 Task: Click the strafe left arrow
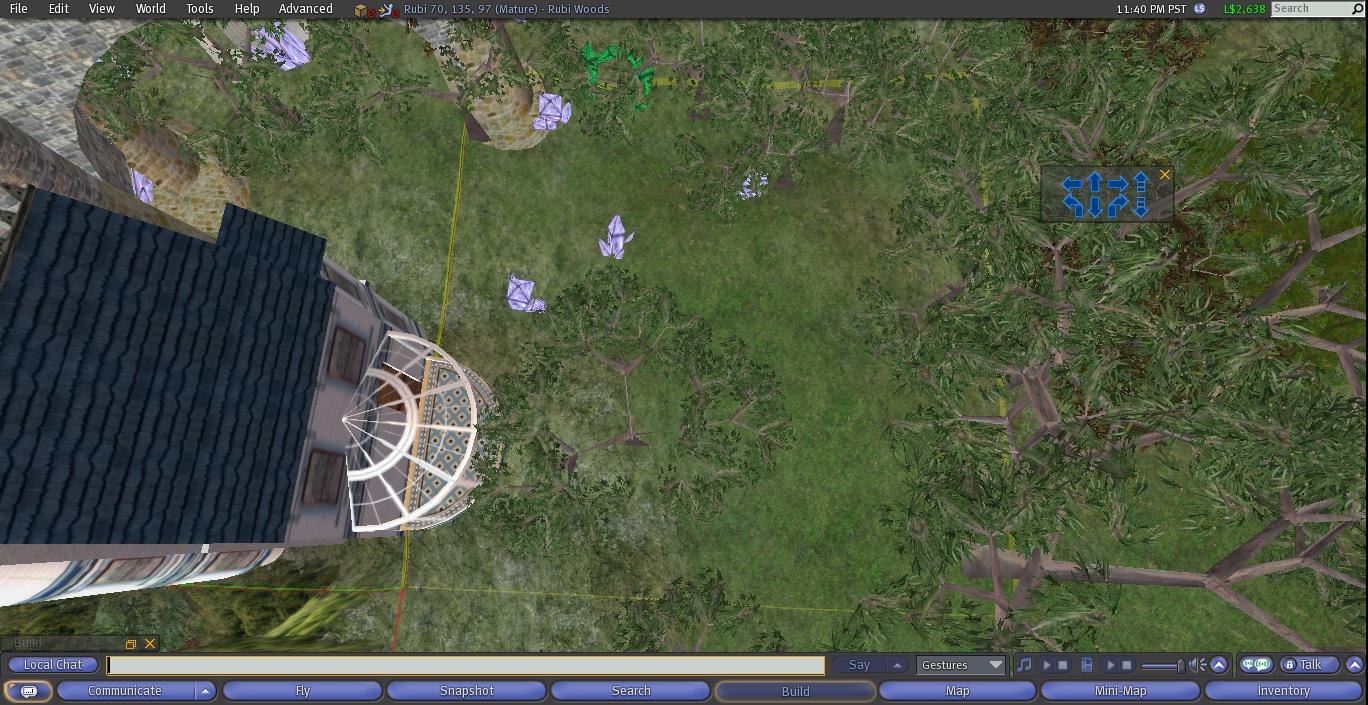tap(1071, 184)
